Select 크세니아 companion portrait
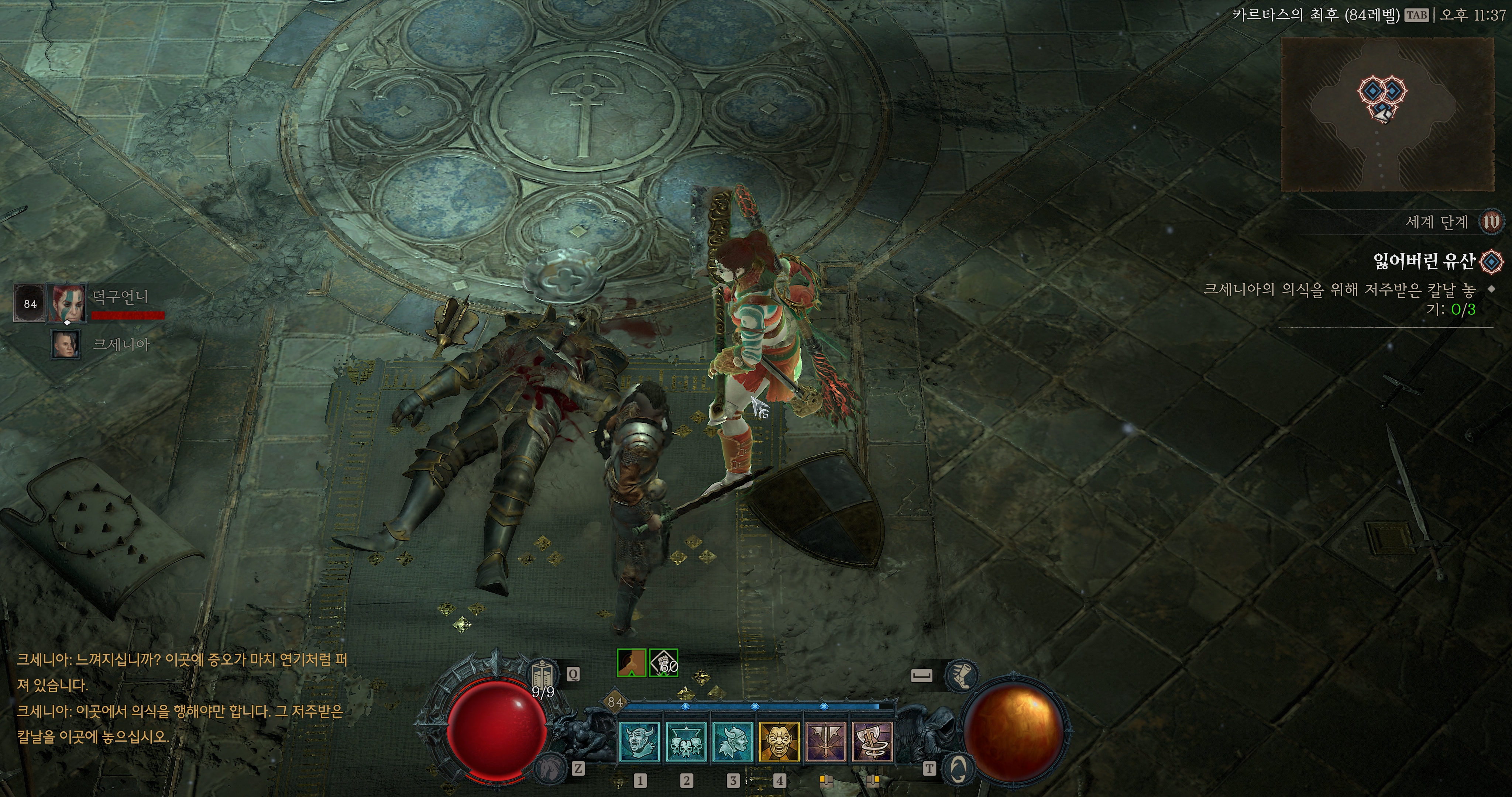 click(x=66, y=345)
